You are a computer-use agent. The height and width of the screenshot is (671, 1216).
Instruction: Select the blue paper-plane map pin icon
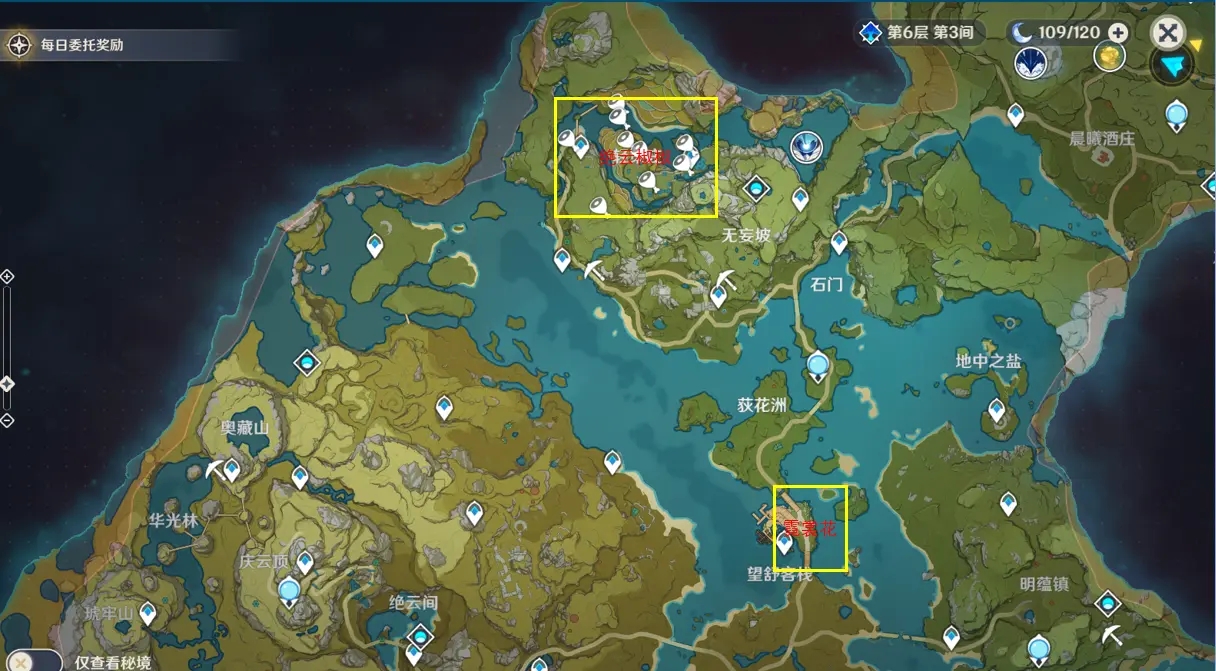tap(1172, 67)
